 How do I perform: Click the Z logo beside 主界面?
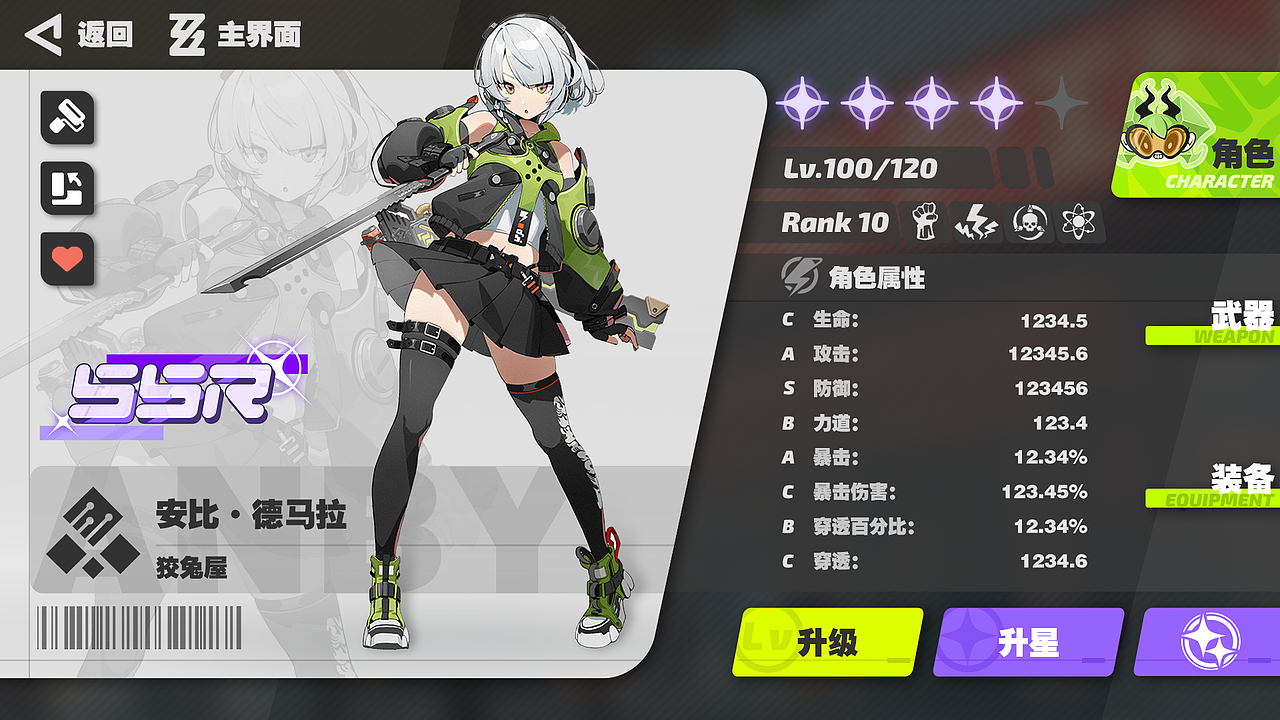pos(186,35)
